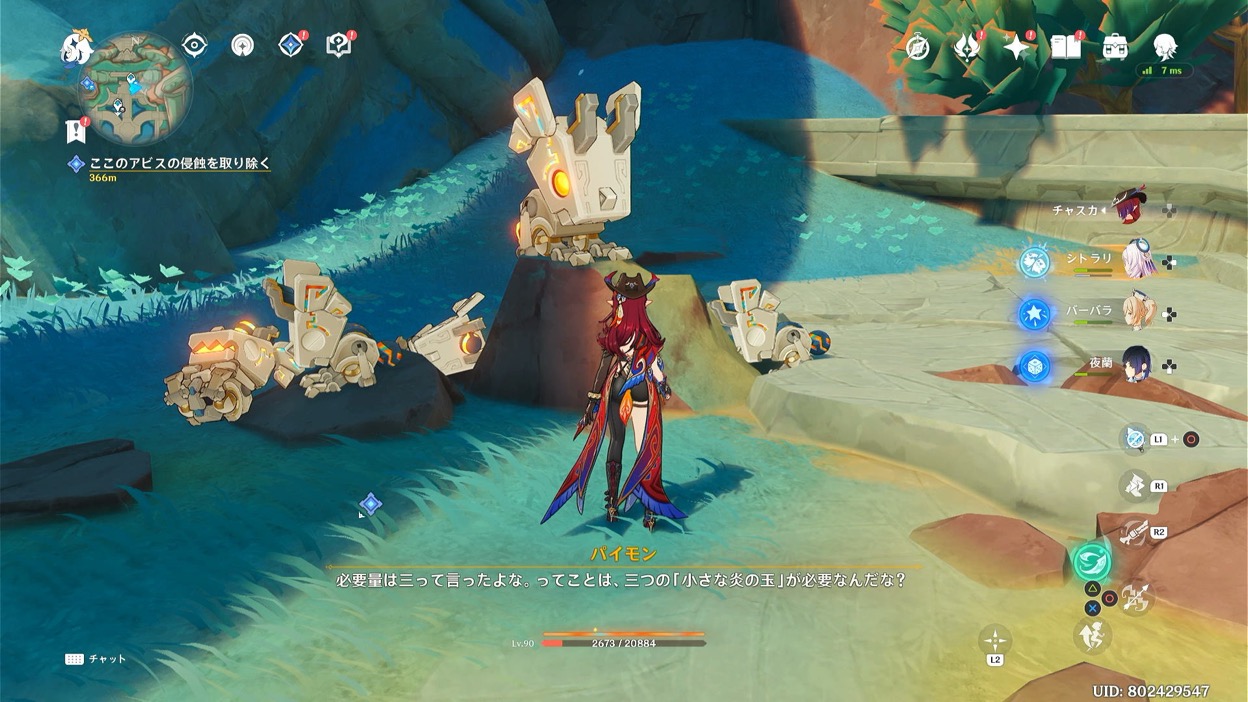Open the diamond quest icon with alert
This screenshot has width=1248, height=702.
click(291, 45)
